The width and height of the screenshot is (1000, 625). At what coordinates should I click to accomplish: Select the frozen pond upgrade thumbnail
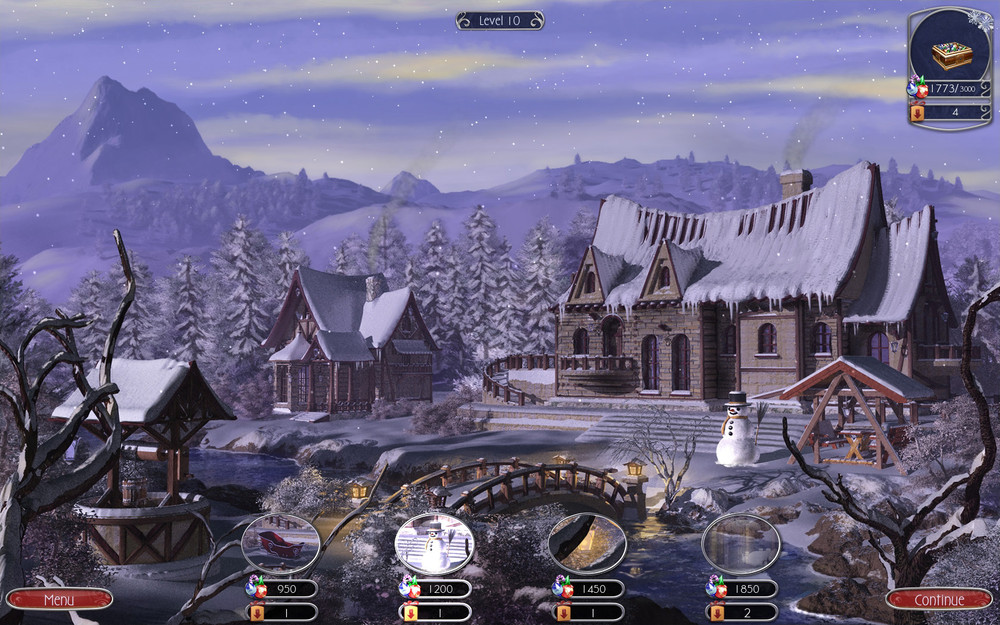741,544
